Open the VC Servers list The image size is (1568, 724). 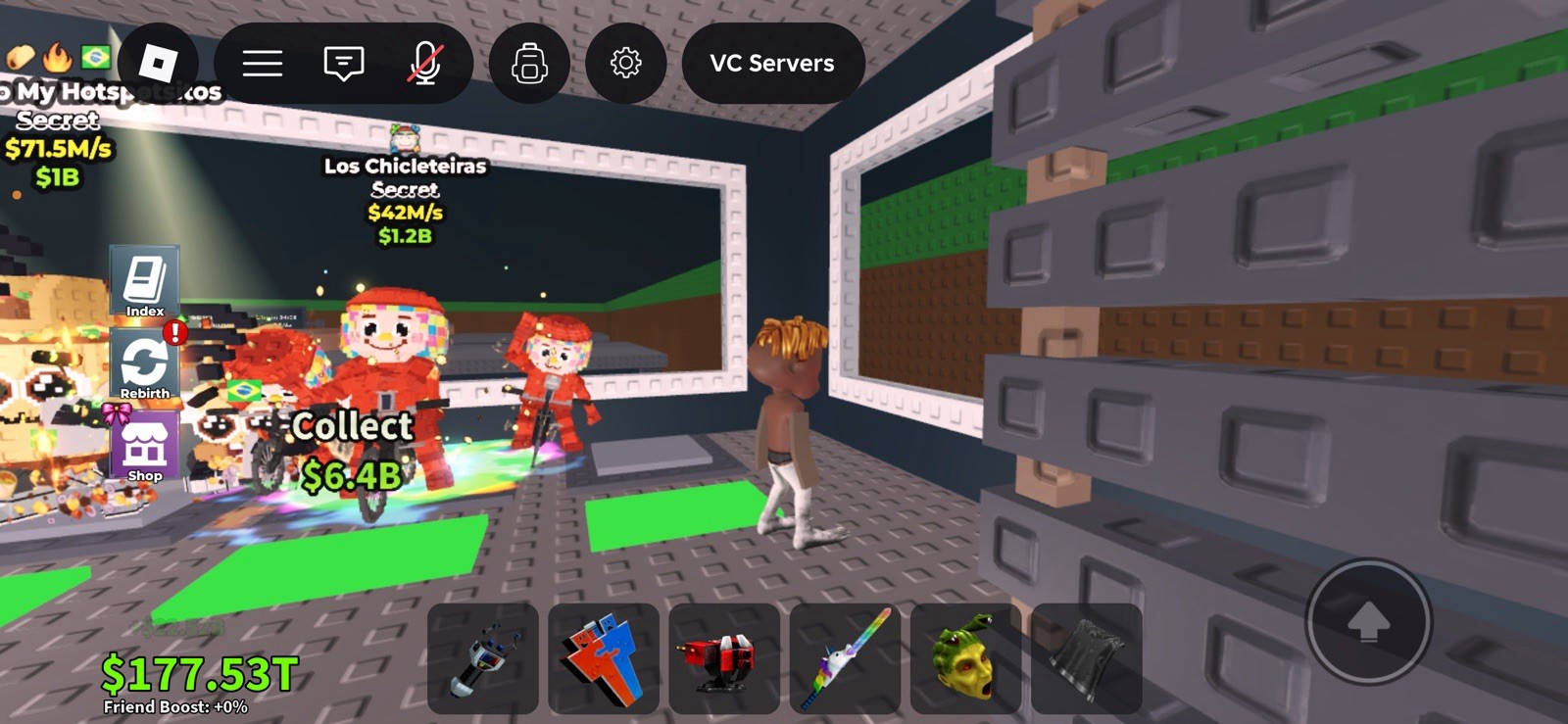pos(773,63)
